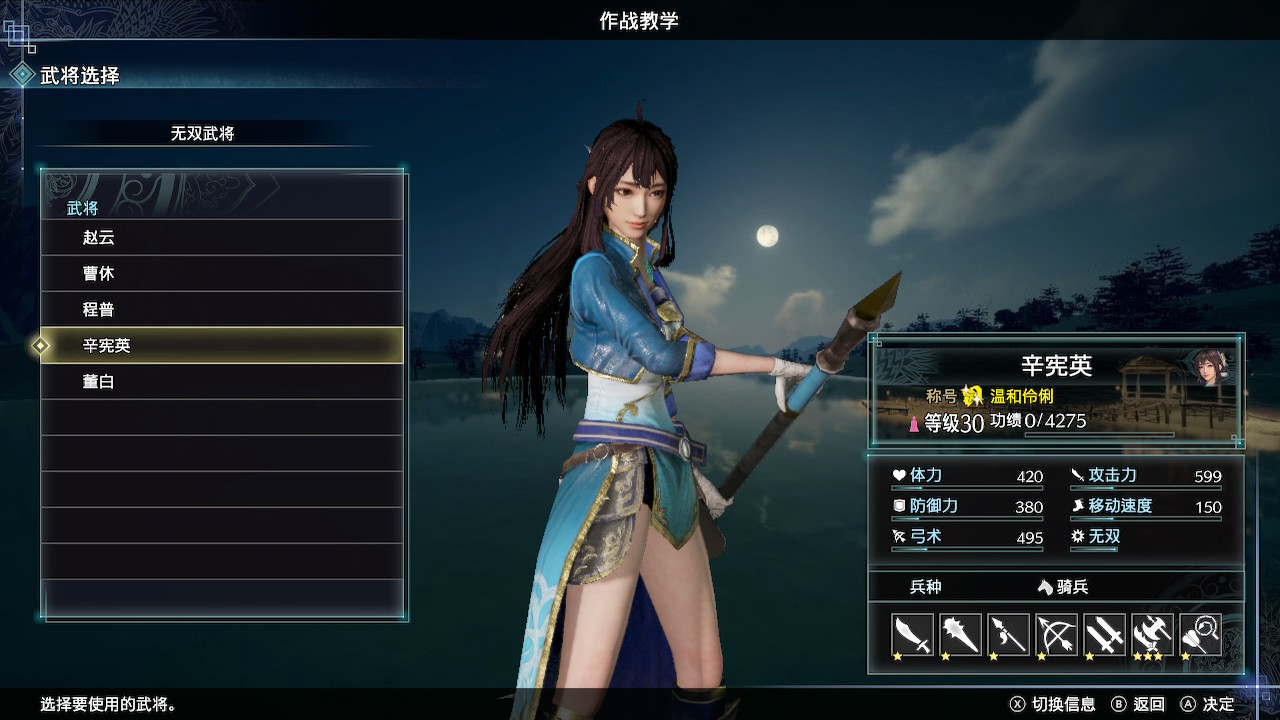Click the twin swords weapon icon
Screen dimensions: 1280x720
pos(1104,634)
